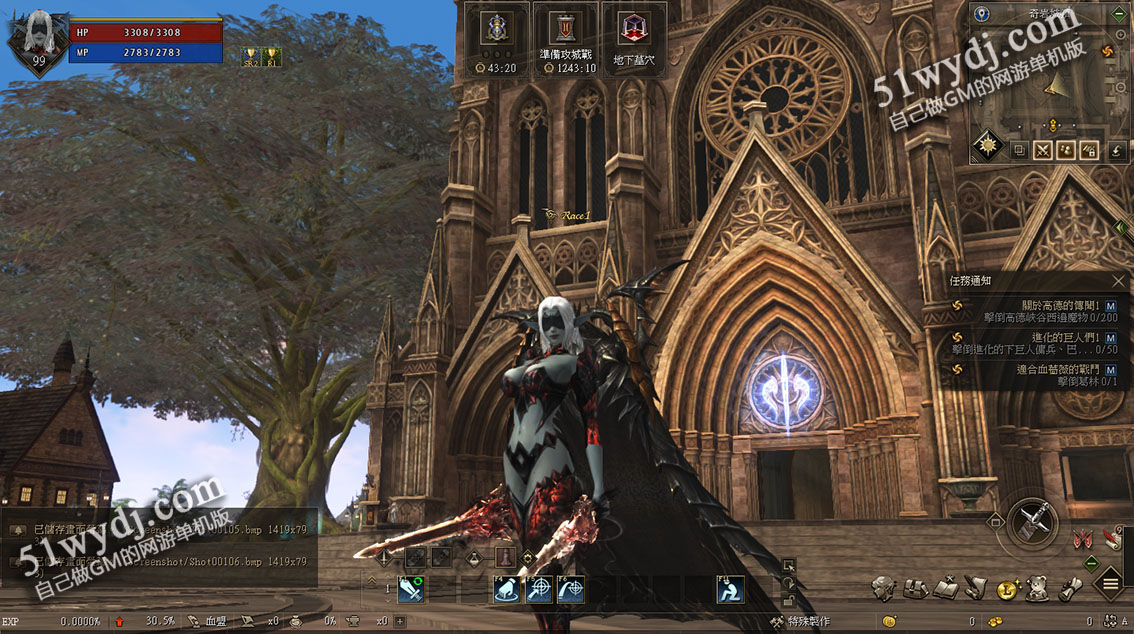Close the quest notification panel

click(x=1118, y=281)
